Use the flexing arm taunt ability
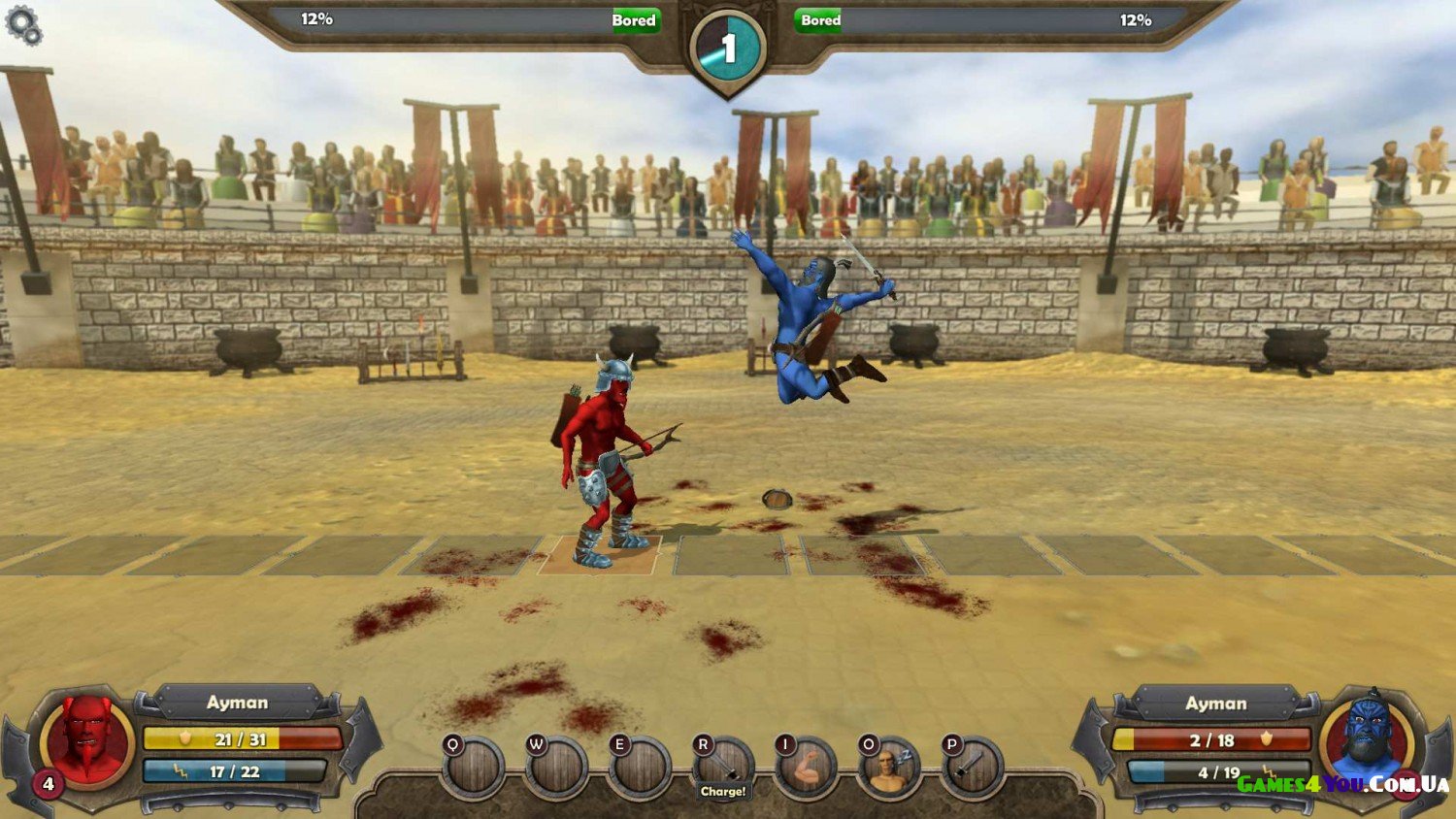 pos(807,770)
